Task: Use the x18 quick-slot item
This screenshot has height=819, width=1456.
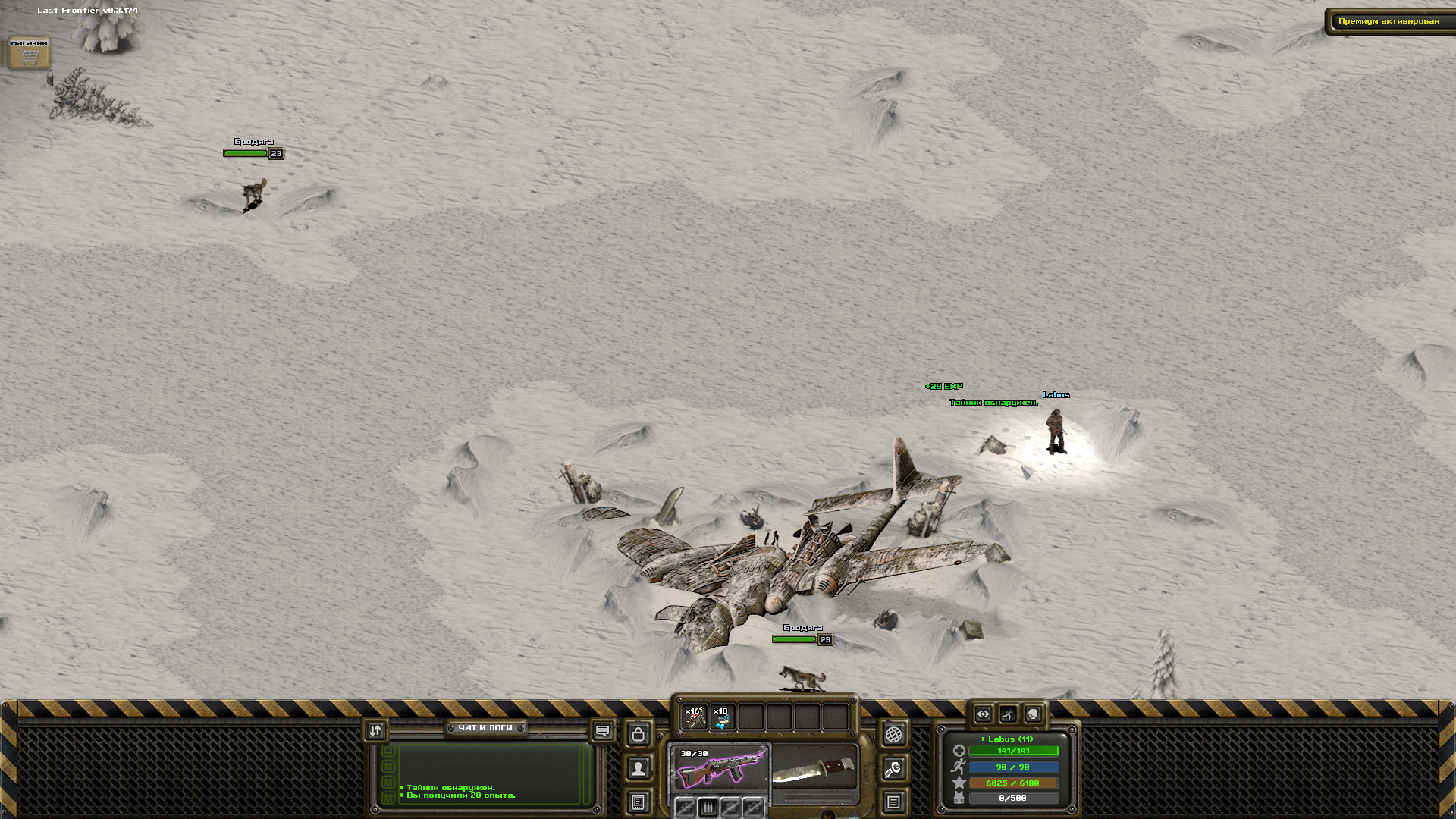Action: pyautogui.click(x=722, y=717)
